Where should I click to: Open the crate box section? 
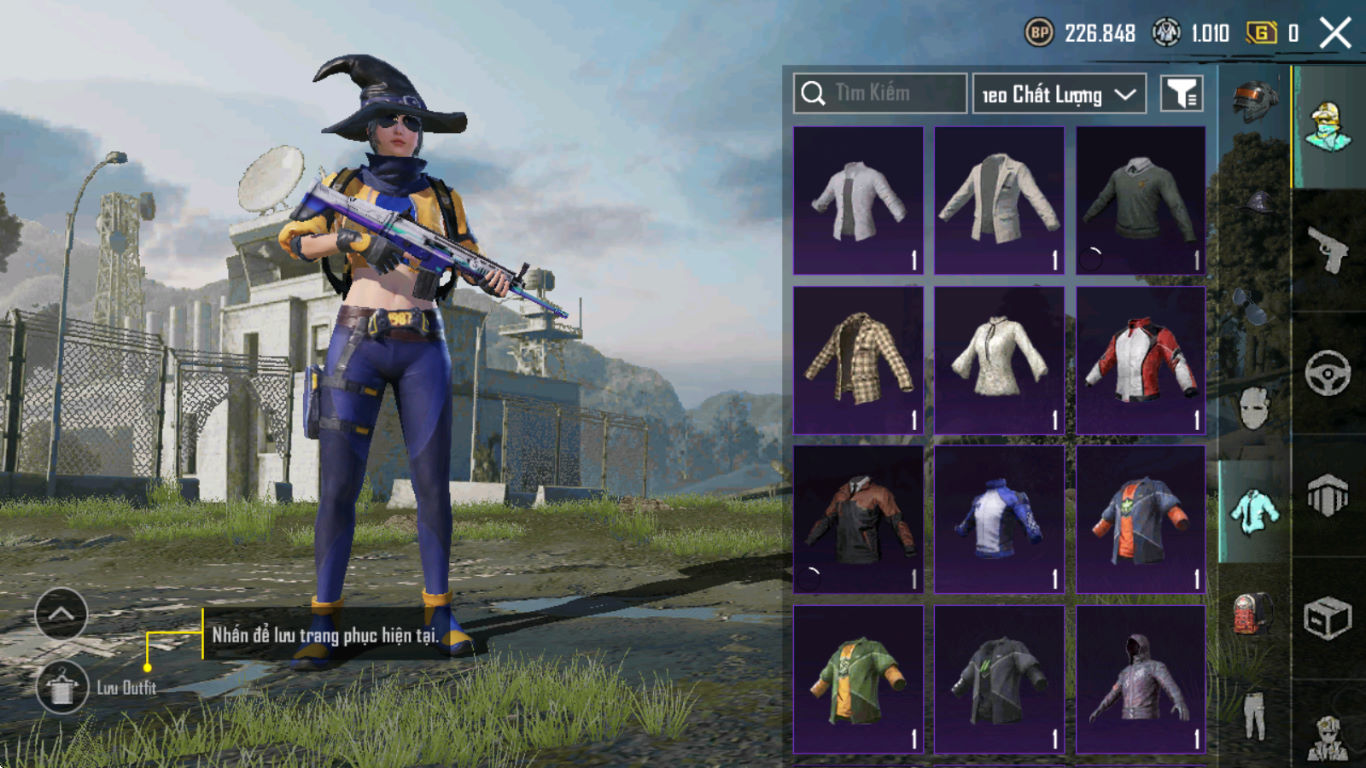[x=1329, y=619]
